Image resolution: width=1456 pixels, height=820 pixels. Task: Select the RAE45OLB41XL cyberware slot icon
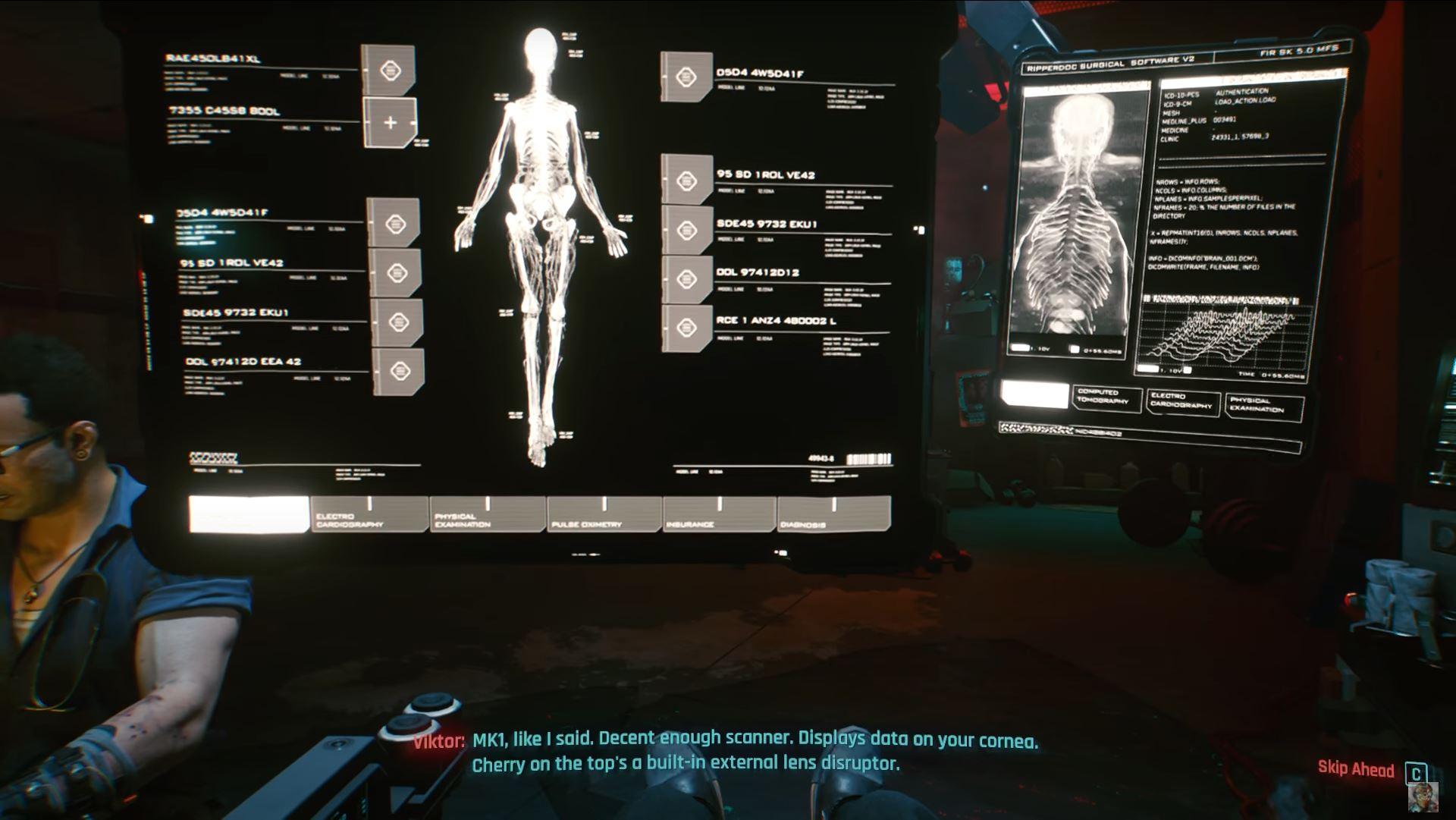pyautogui.click(x=392, y=70)
